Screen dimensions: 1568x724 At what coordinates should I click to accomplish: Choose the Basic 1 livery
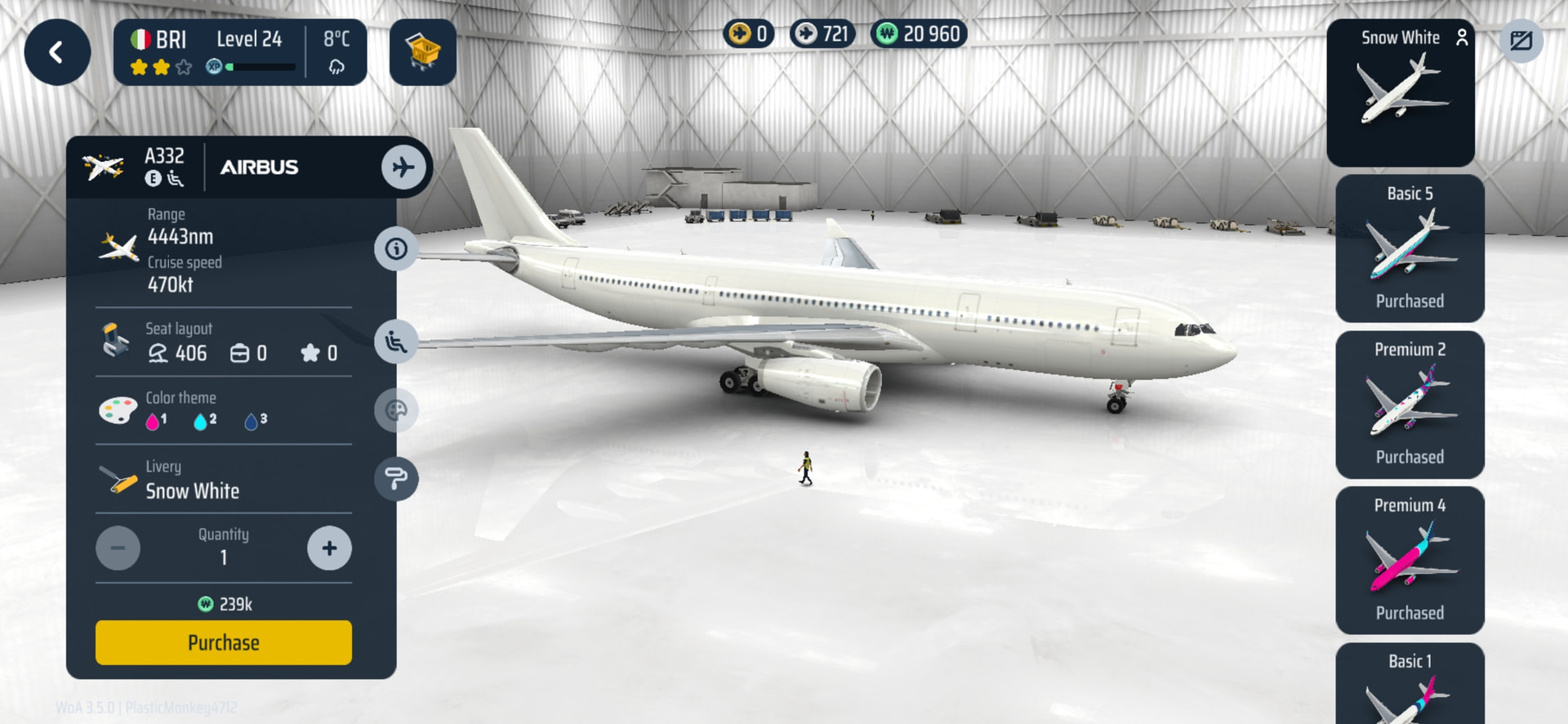coord(1410,686)
